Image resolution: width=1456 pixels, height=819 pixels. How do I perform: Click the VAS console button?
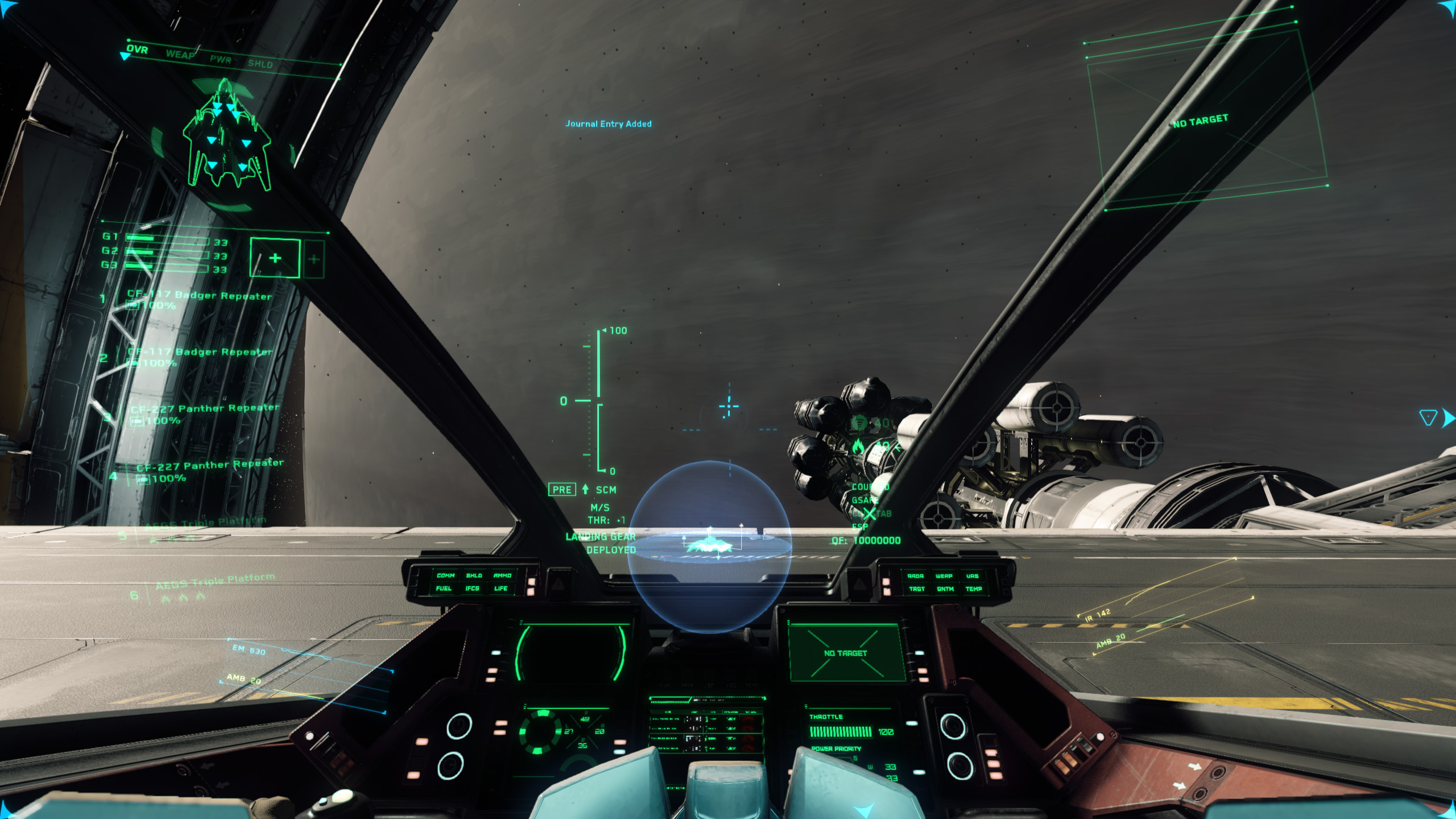coord(972,576)
